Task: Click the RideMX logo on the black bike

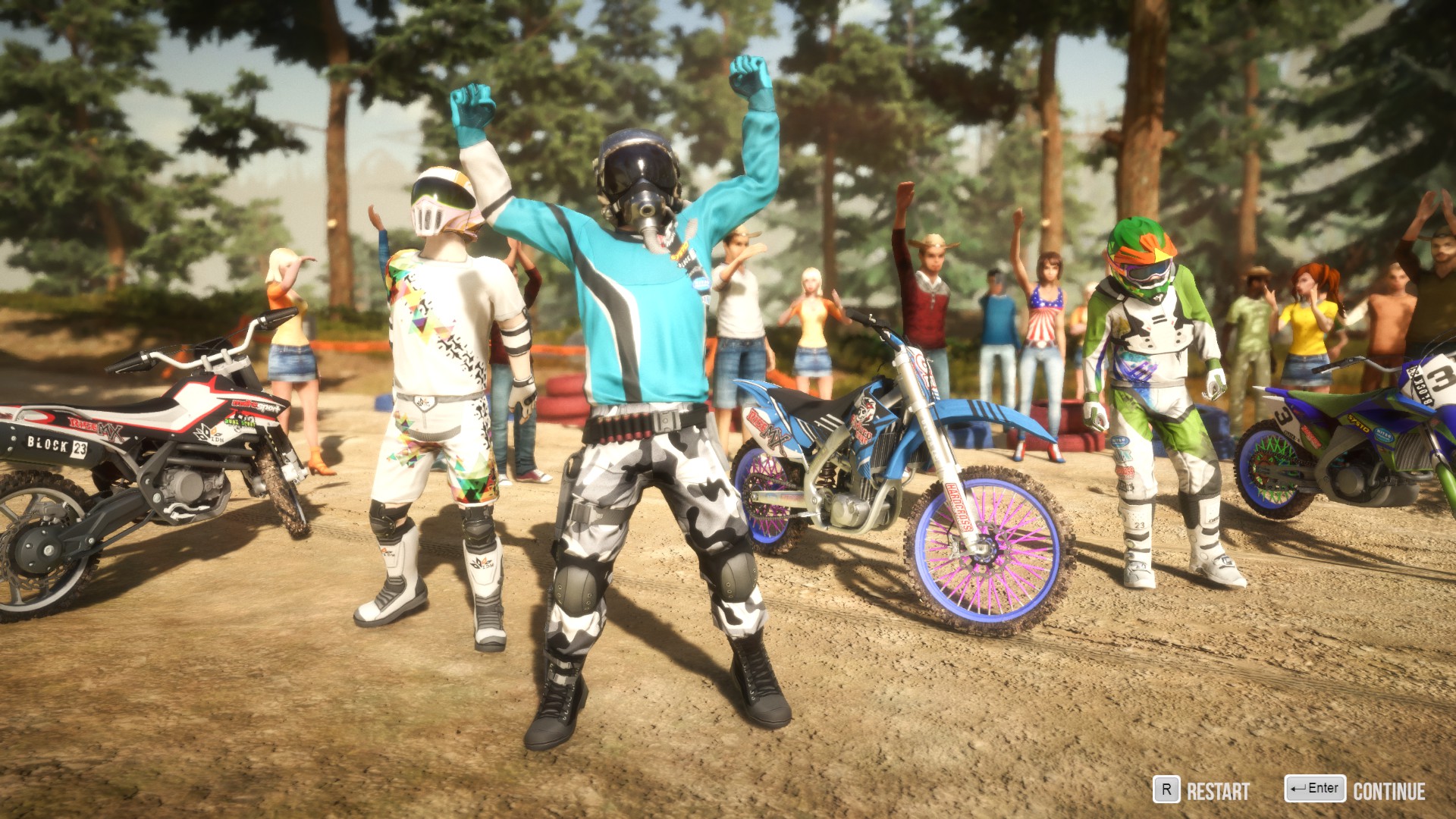Action: (x=95, y=427)
